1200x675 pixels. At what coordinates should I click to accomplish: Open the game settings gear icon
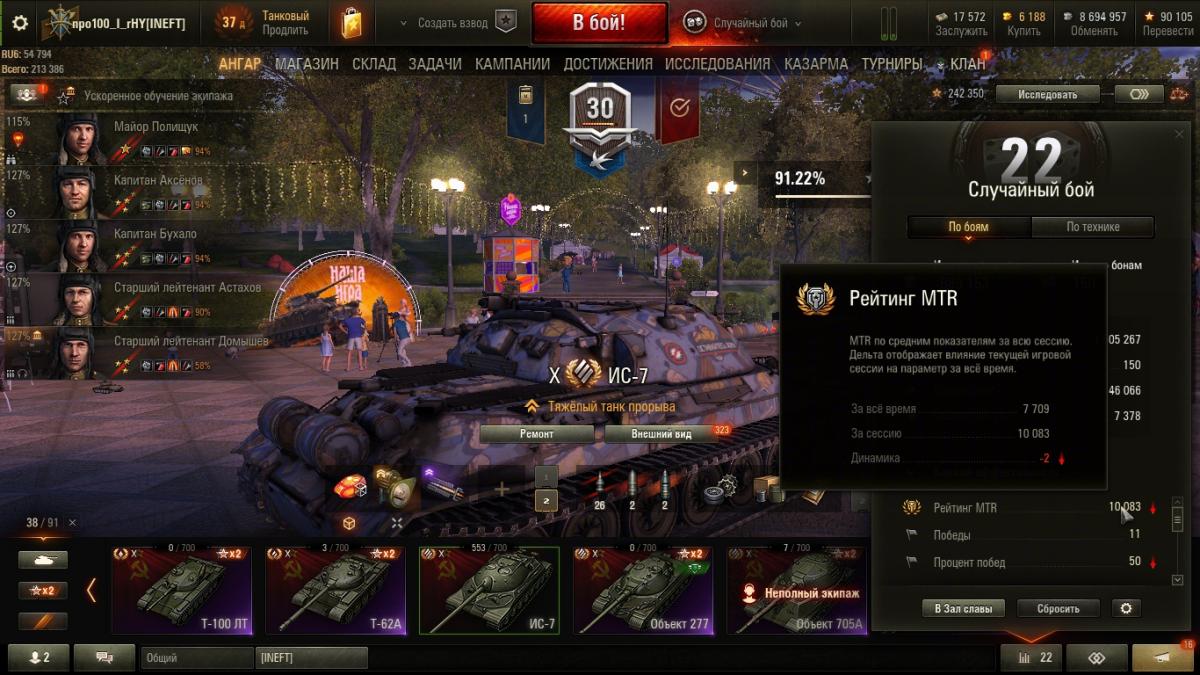[20, 22]
